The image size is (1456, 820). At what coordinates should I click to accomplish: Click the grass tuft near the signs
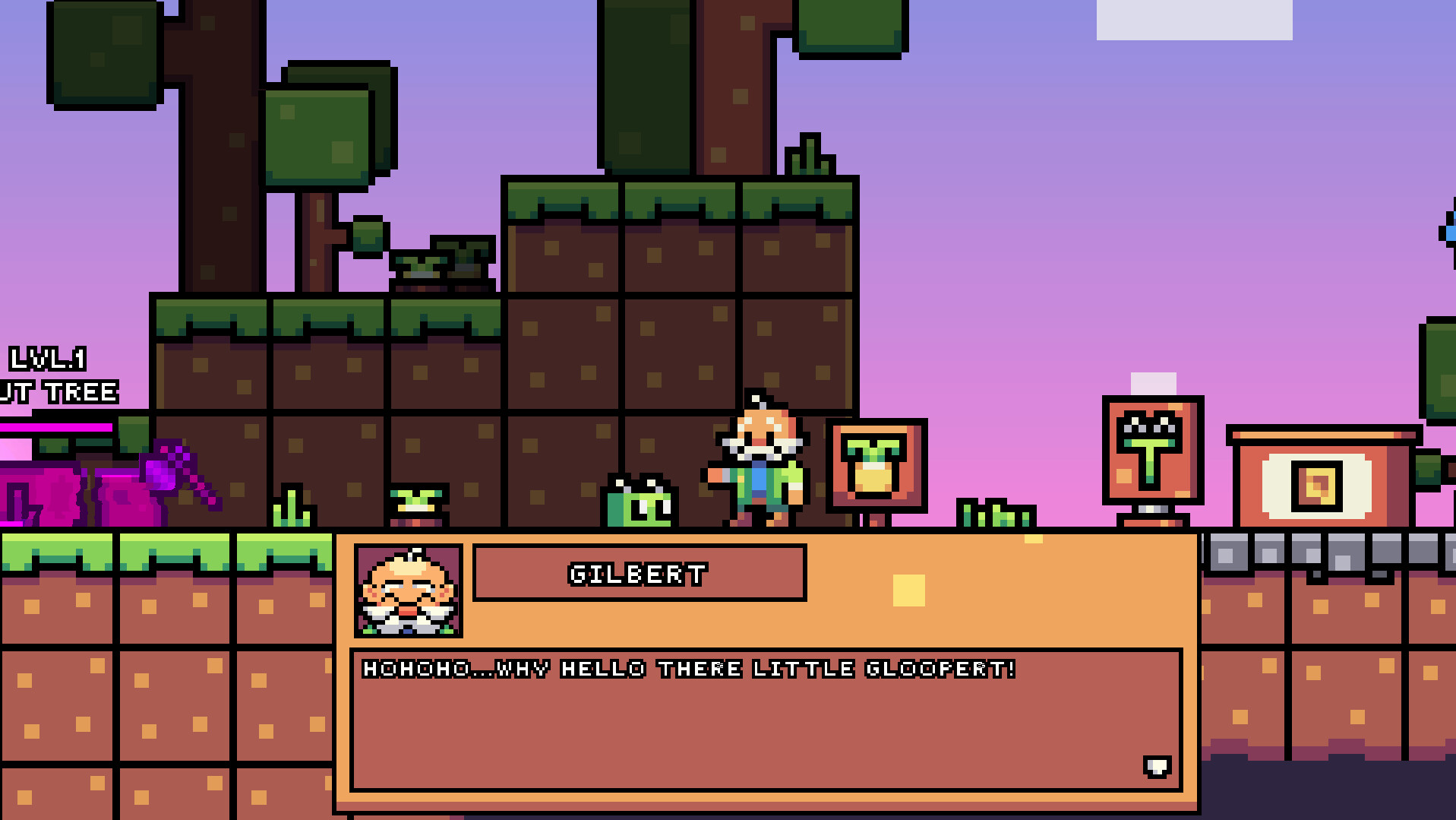tap(995, 517)
